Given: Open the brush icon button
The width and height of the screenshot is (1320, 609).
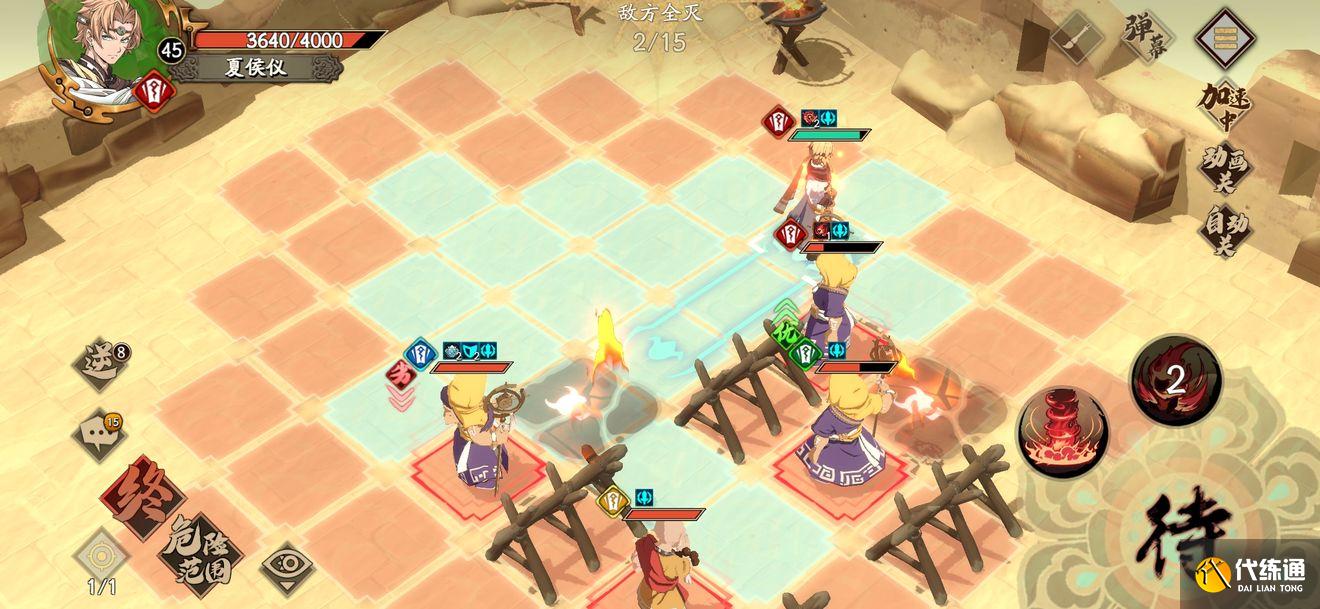Looking at the screenshot, I should click(1076, 38).
